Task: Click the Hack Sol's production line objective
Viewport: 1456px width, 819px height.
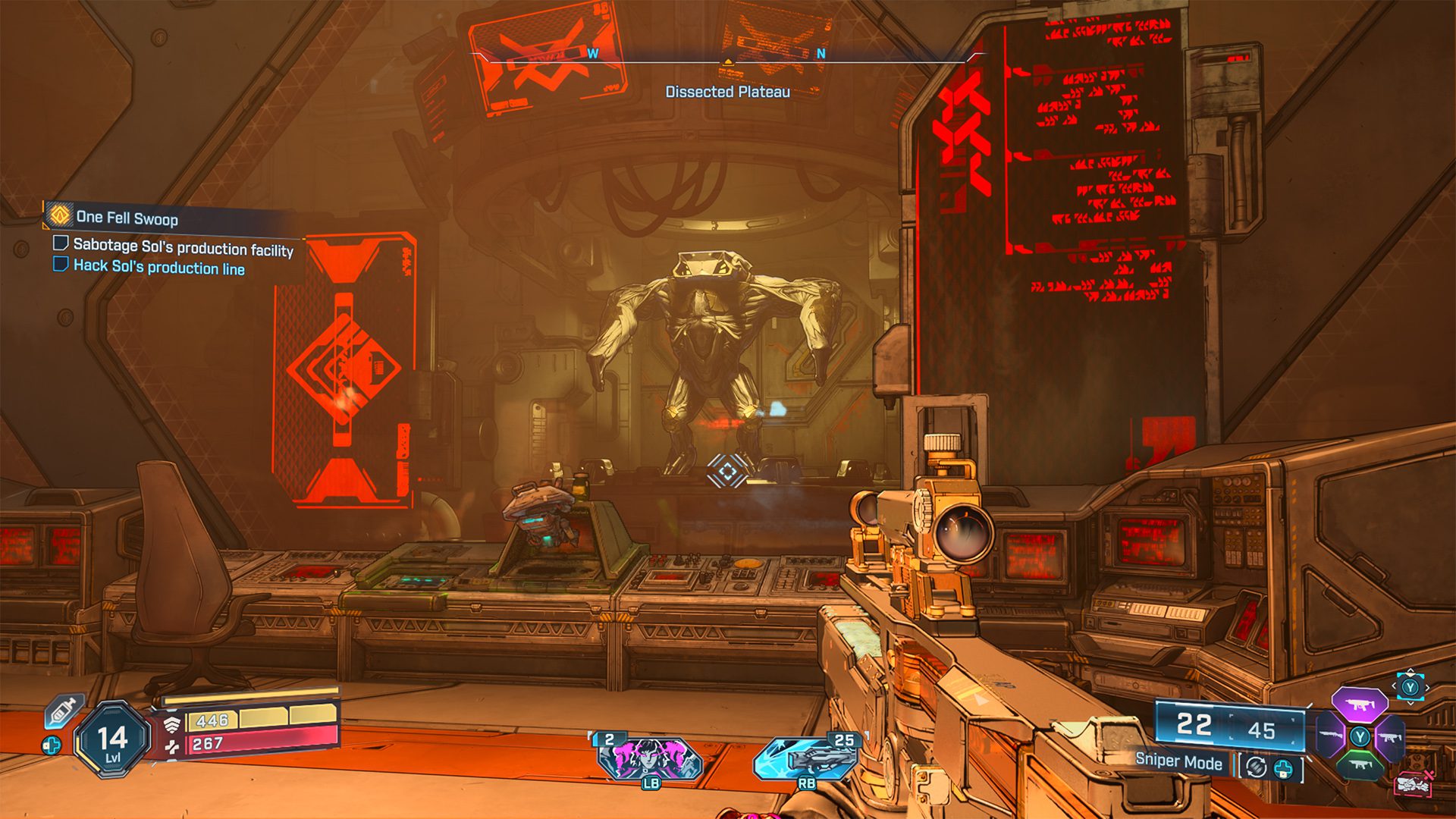Action: [x=158, y=267]
